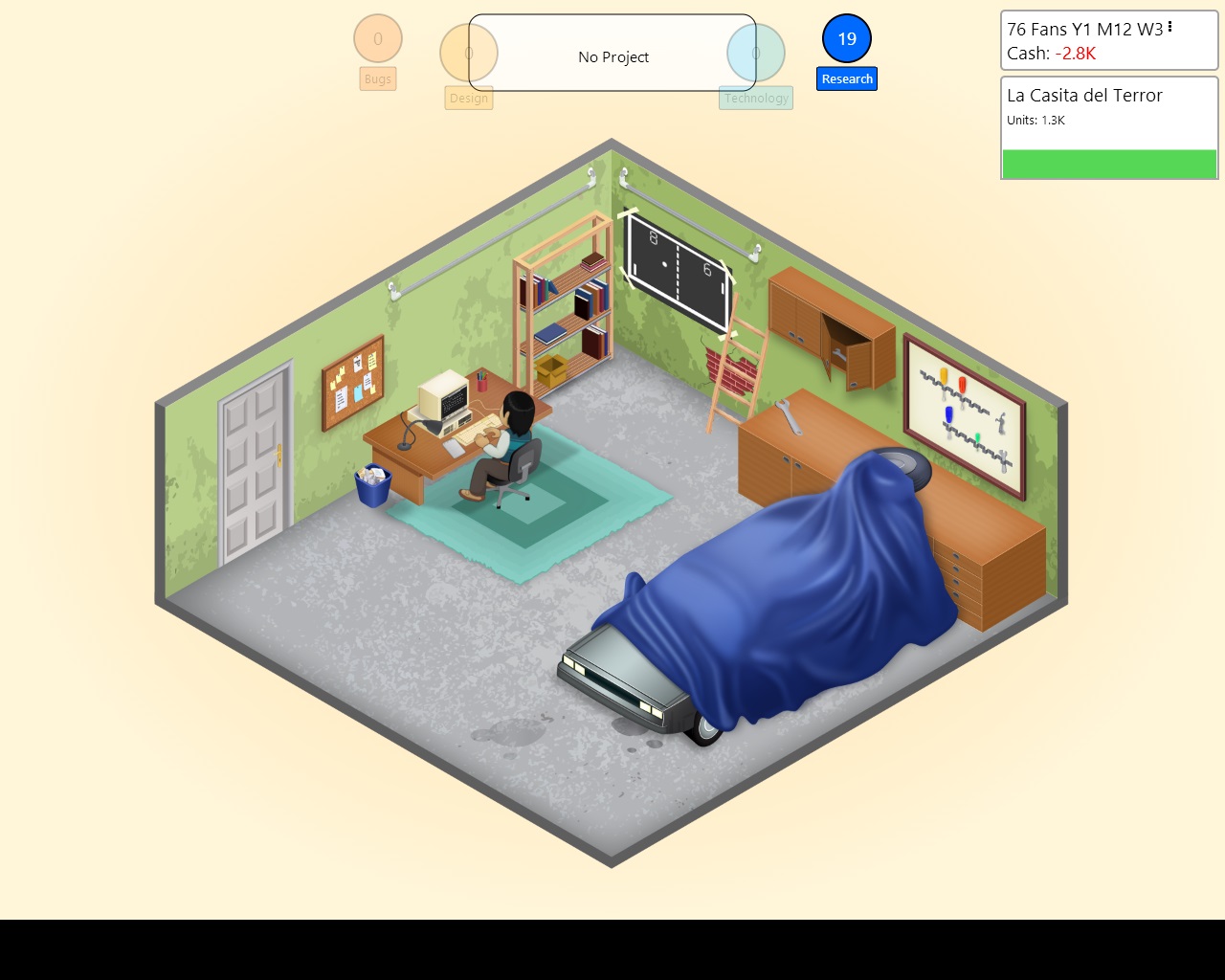Click the corkboard with sticky notes
Image resolution: width=1225 pixels, height=980 pixels.
coord(352,379)
